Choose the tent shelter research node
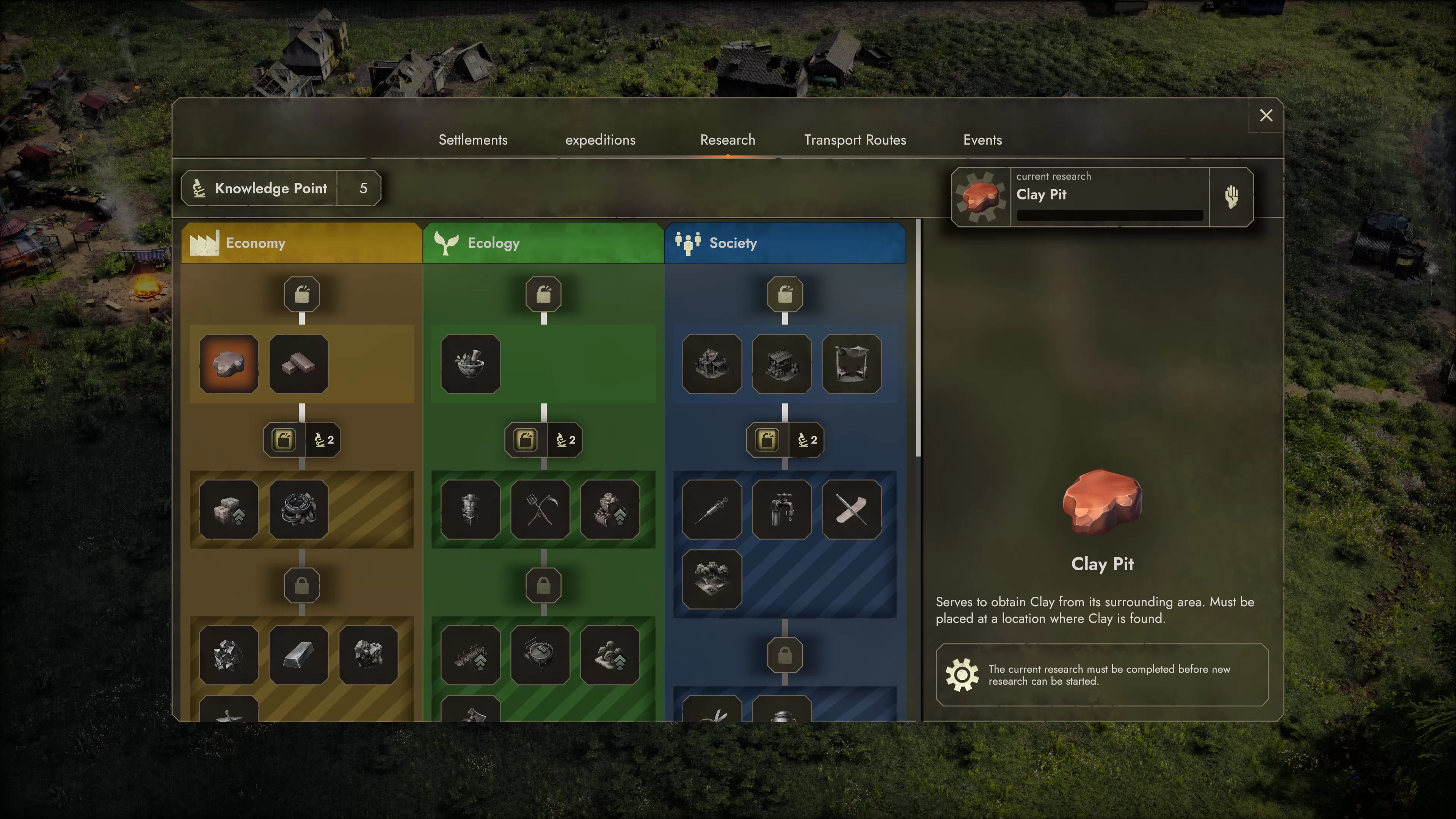Screen dimensions: 1456x819 (851, 364)
